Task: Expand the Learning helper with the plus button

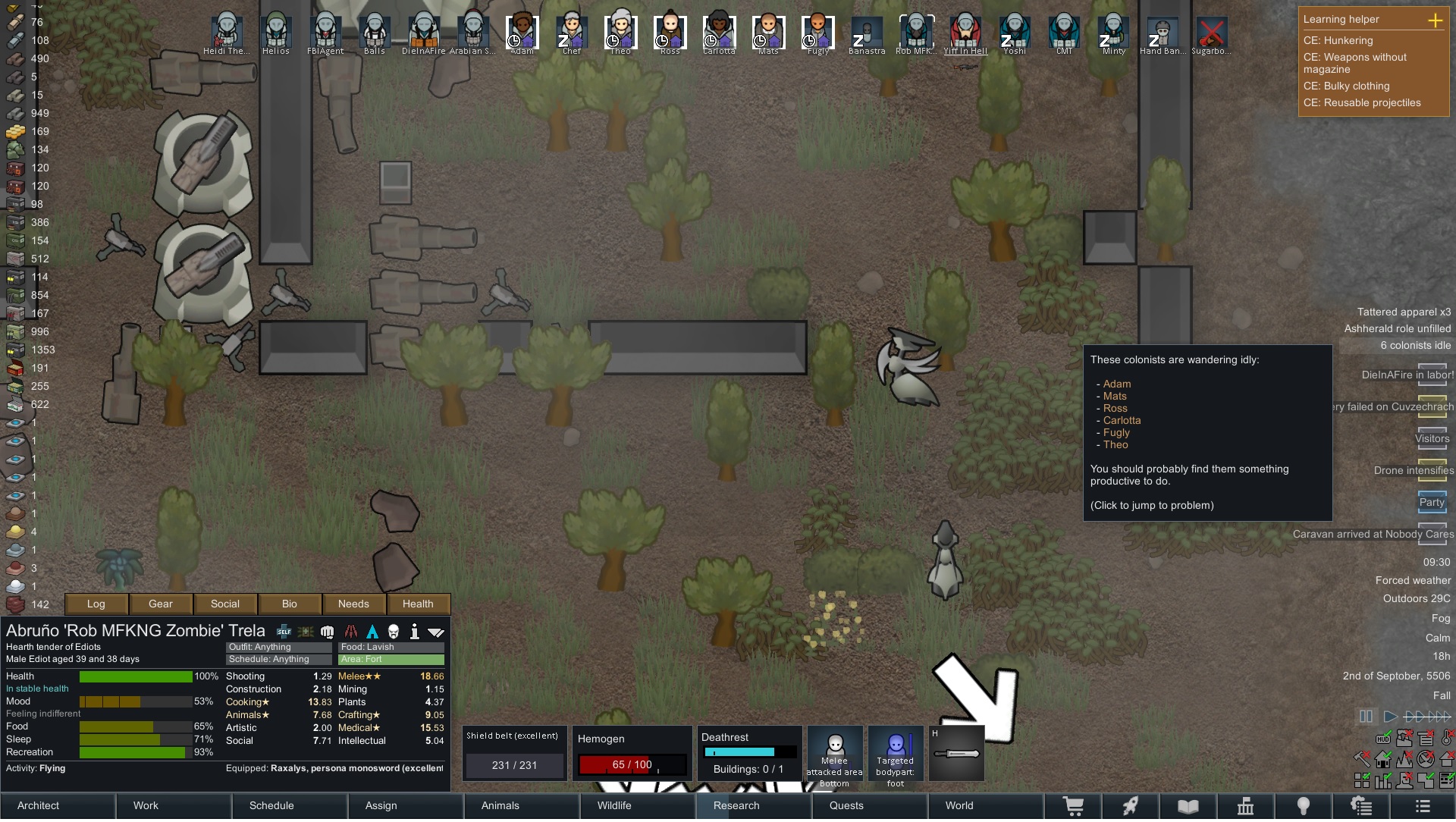Action: tap(1435, 20)
